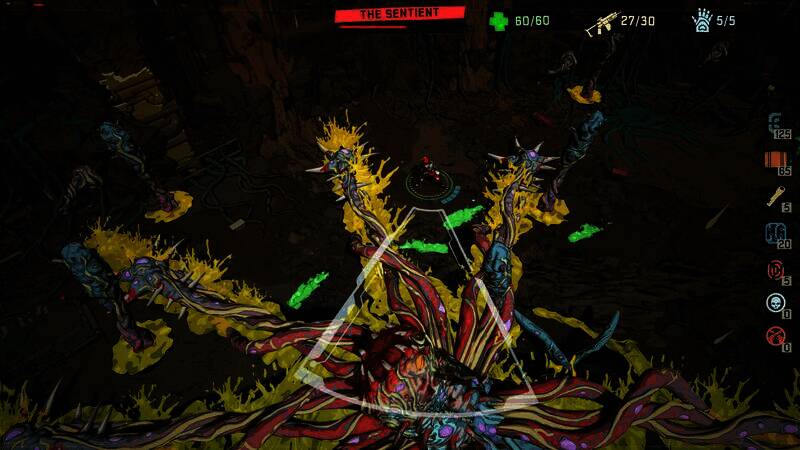Activate the glowing hand ability icon
The height and width of the screenshot is (450, 800).
coord(701,21)
